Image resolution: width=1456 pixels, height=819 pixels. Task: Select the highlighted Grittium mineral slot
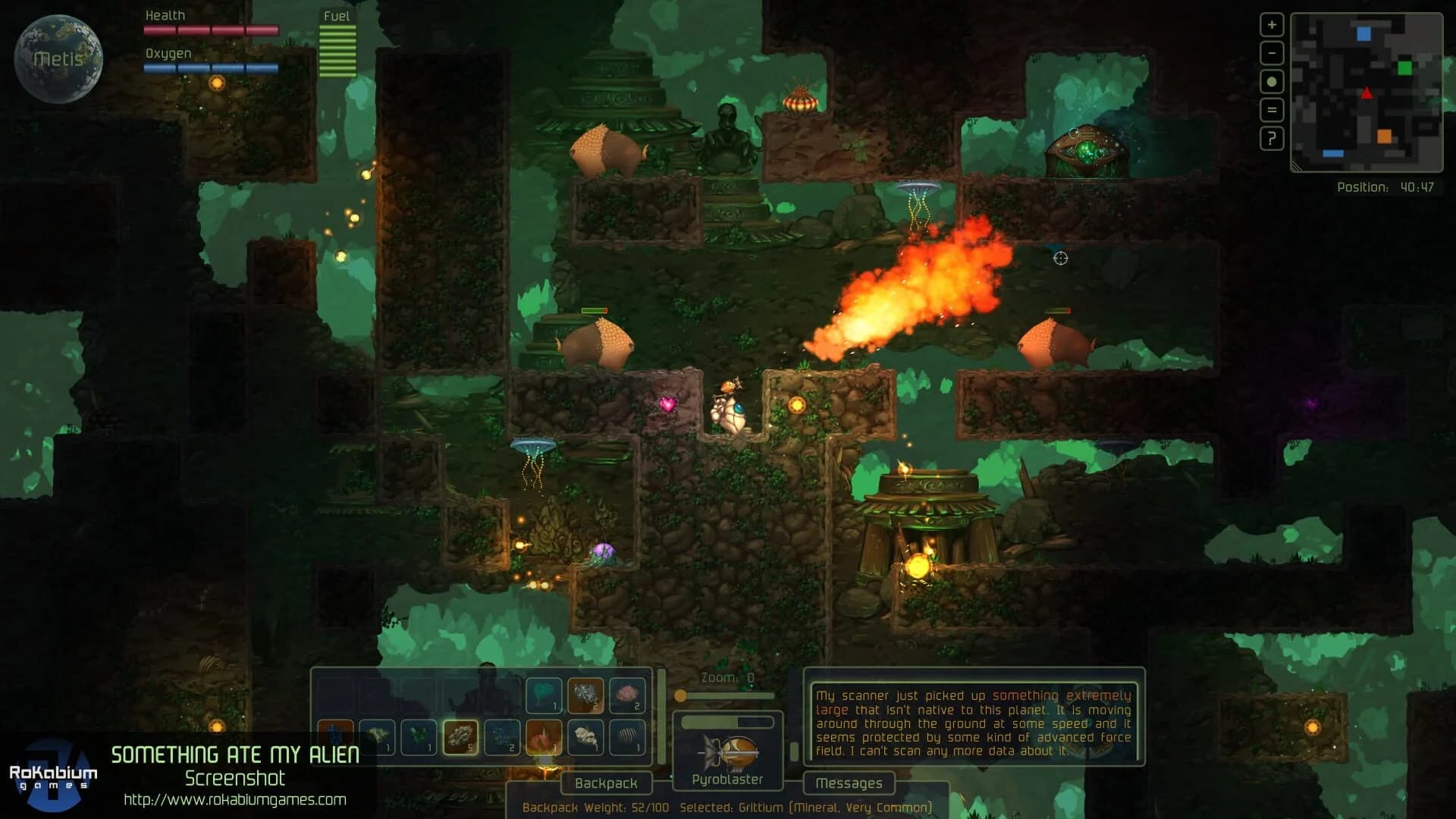pyautogui.click(x=460, y=737)
